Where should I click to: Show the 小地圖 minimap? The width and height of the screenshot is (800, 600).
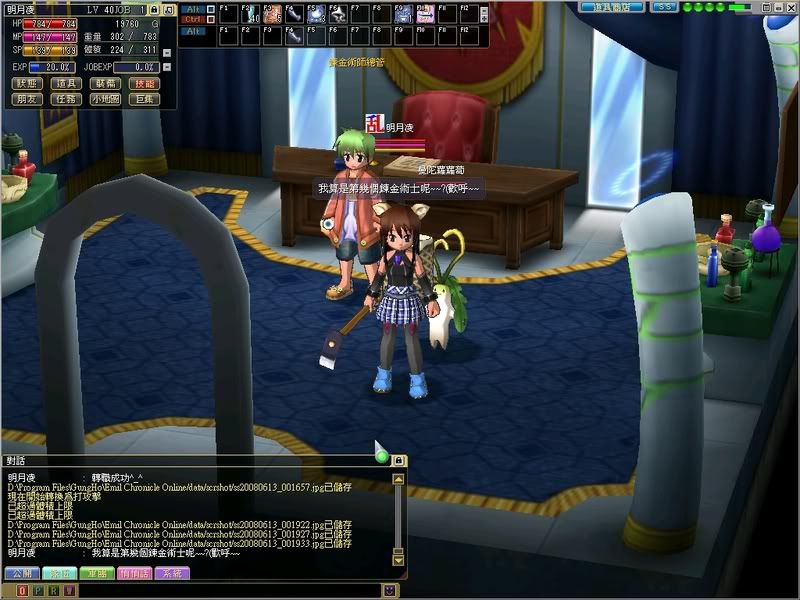pos(105,99)
